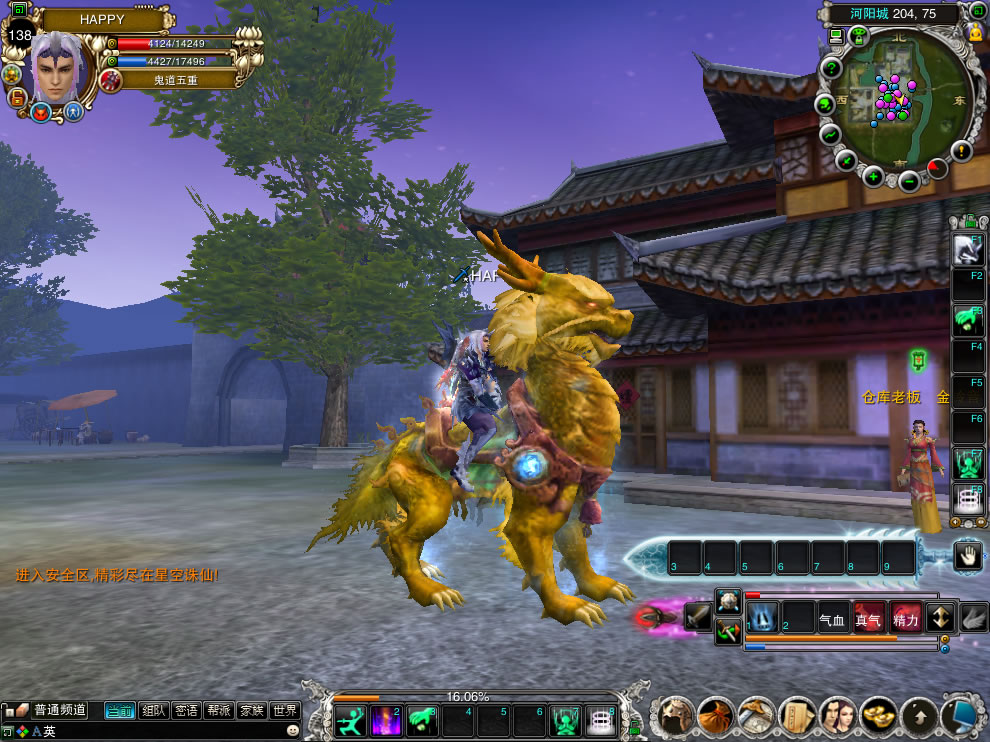Open the gold ingot shop icon

pos(879,716)
